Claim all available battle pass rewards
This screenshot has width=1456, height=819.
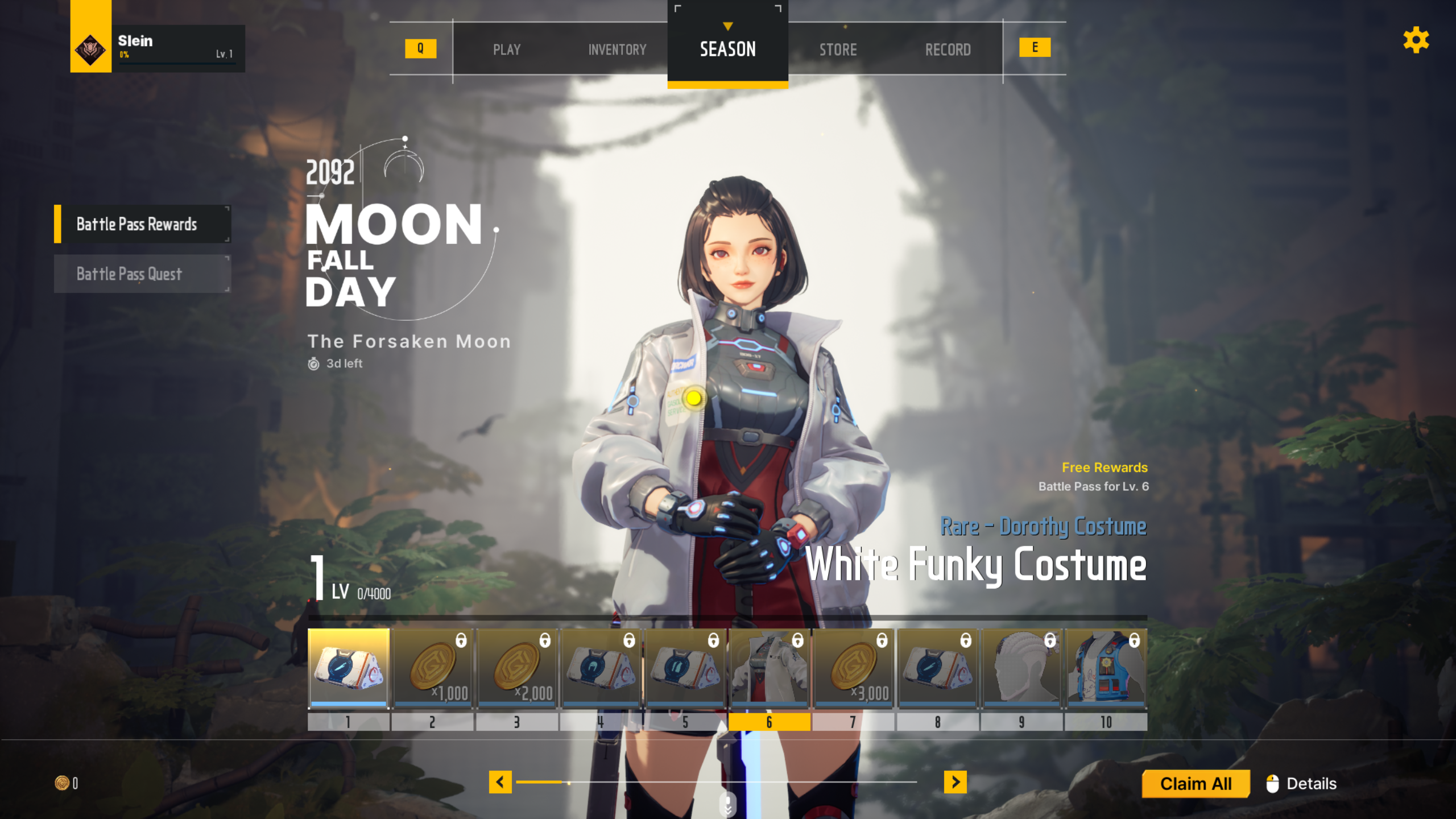[x=1196, y=784]
